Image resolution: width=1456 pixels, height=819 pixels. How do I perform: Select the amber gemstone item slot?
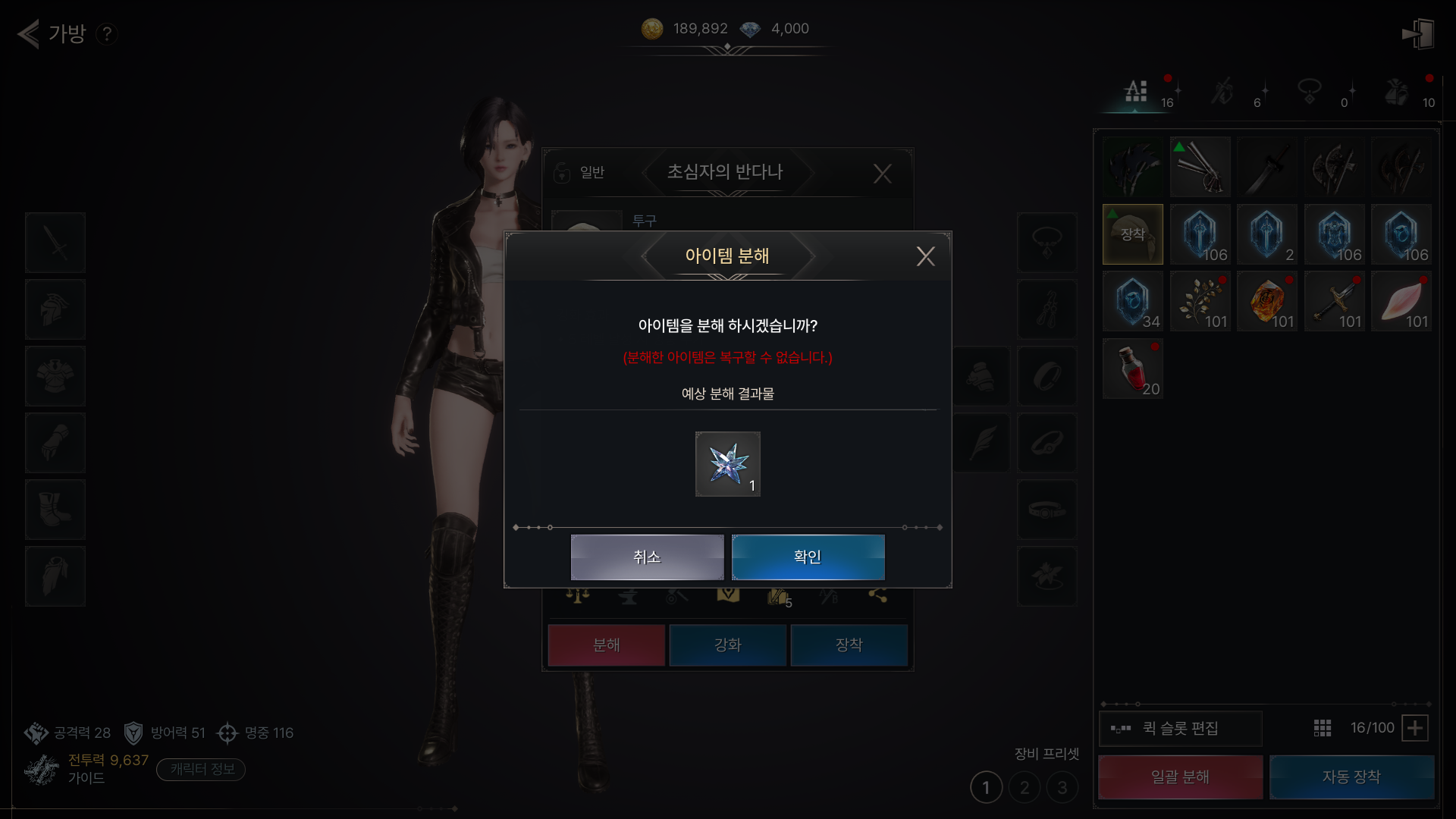[x=1266, y=302]
